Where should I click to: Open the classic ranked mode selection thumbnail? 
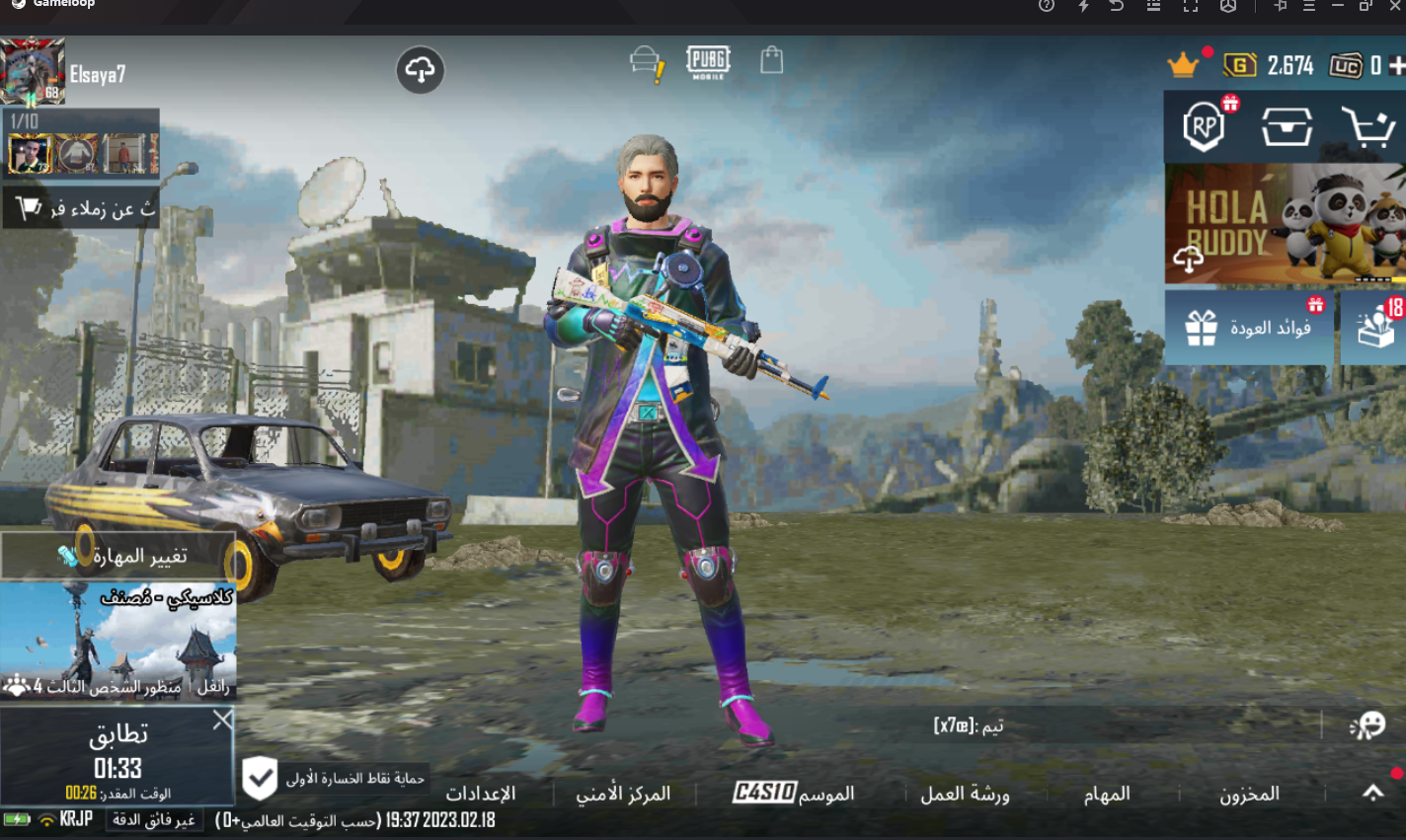tap(118, 642)
